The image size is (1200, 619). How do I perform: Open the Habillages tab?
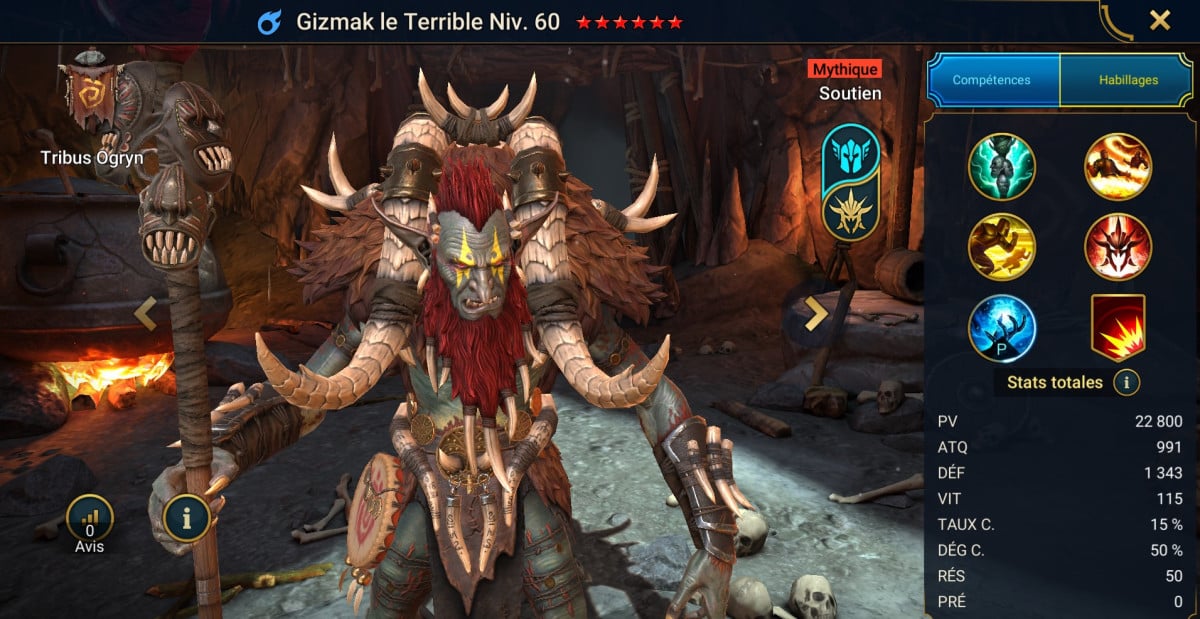1128,80
